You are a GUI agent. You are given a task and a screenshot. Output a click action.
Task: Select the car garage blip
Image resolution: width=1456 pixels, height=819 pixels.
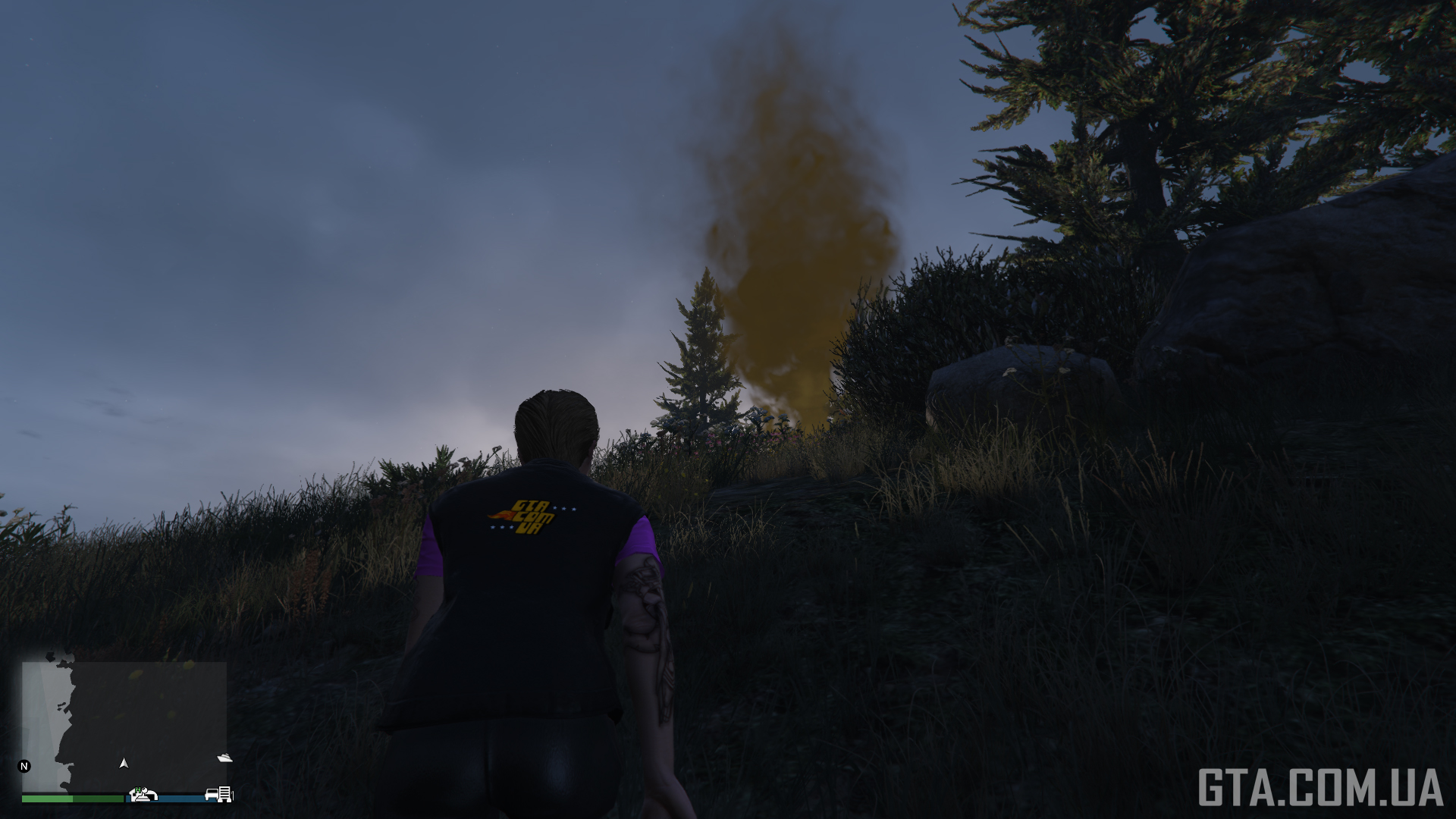212,795
